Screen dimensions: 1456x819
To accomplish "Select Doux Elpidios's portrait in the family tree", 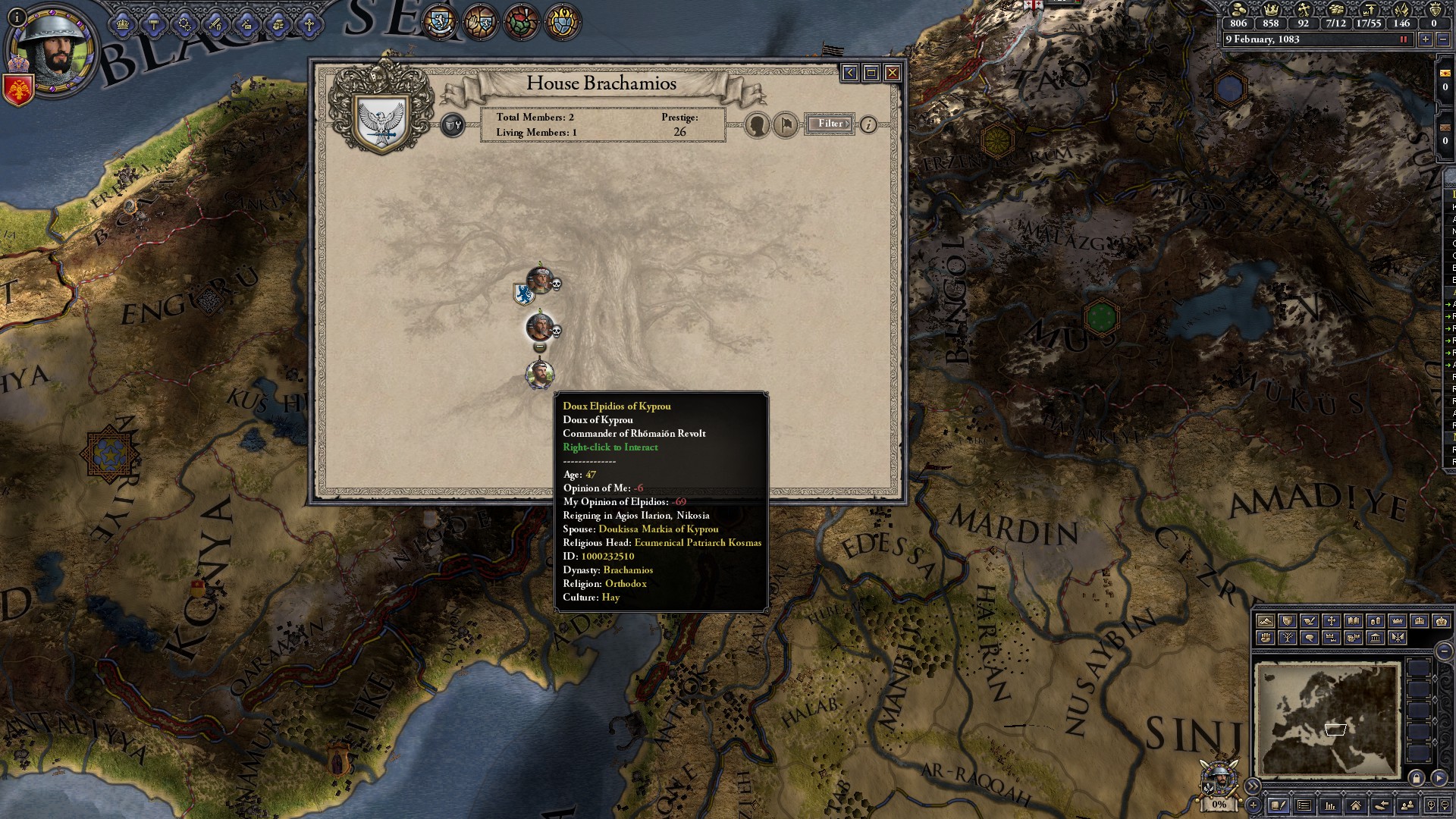I will pos(539,374).
